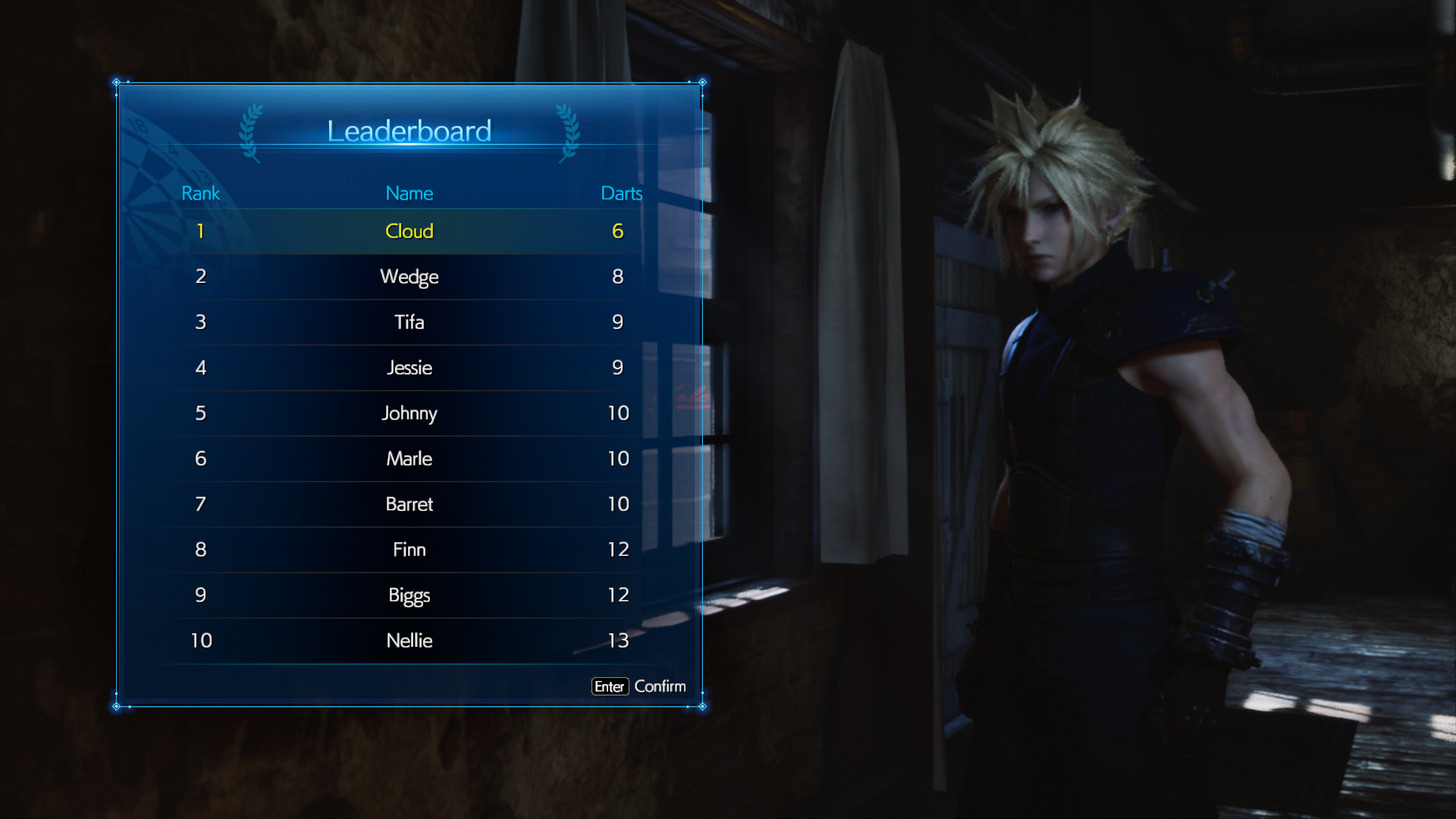This screenshot has width=1456, height=819.
Task: Select Cloud's first-place leaderboard row
Action: pos(409,231)
